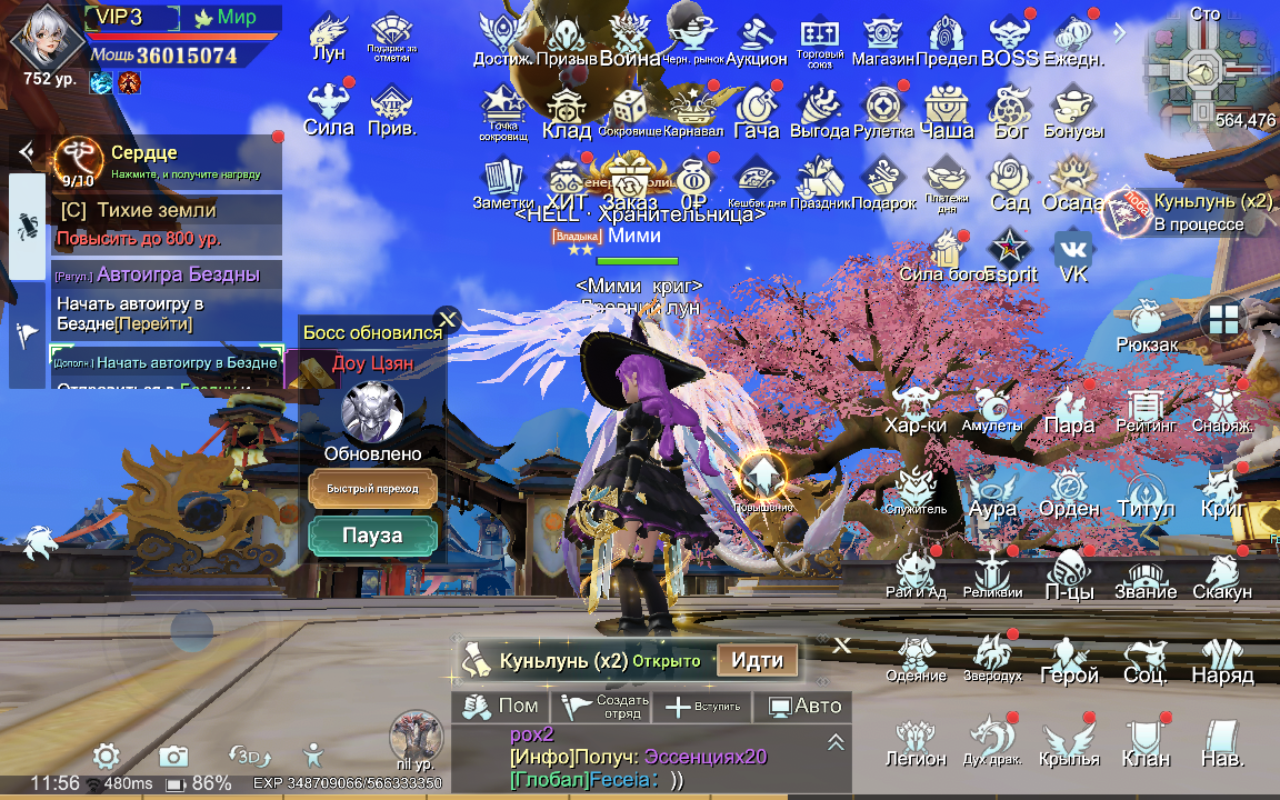Click the Пауза button
The image size is (1280, 800).
tap(372, 536)
